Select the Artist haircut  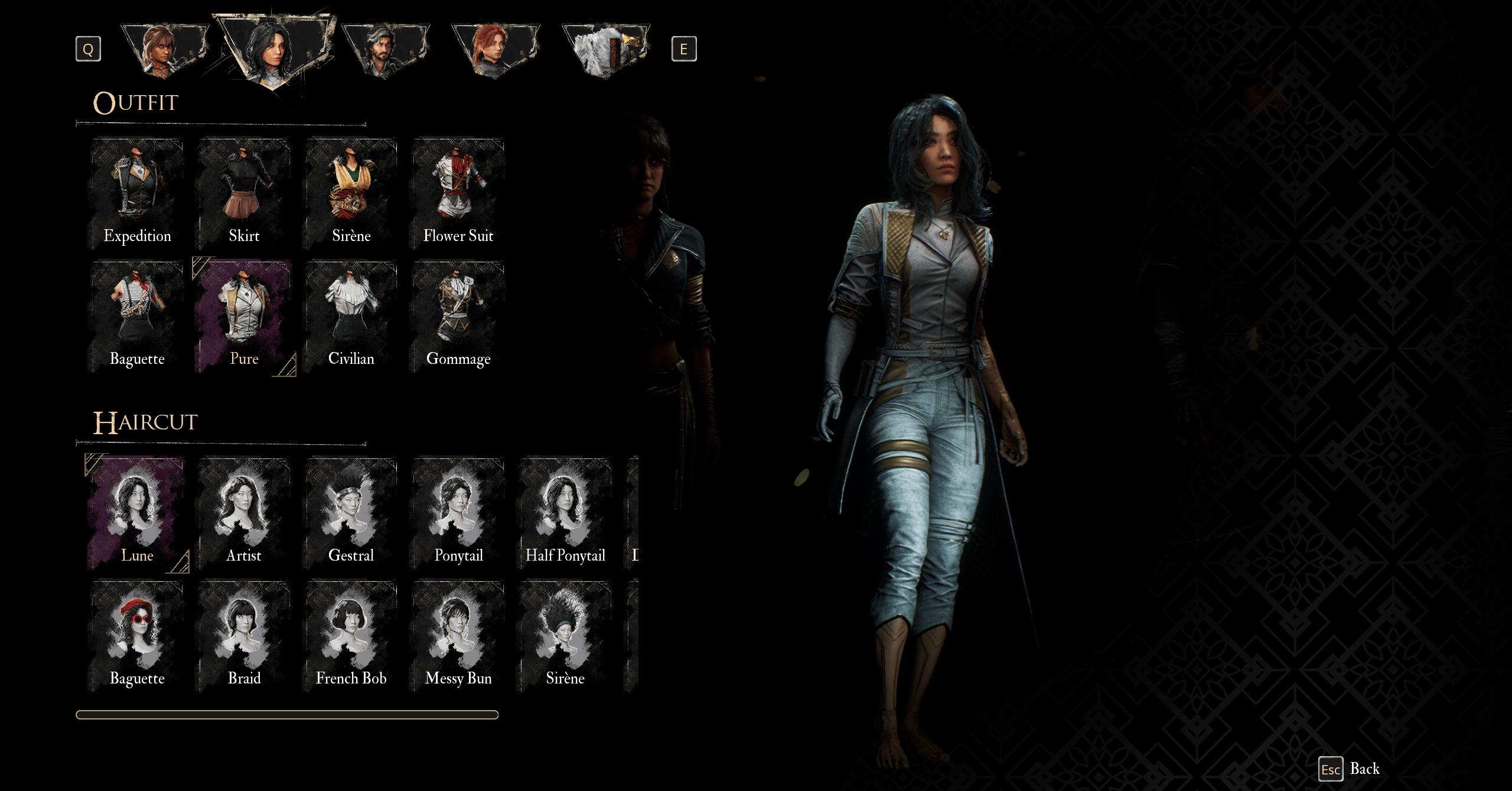tap(244, 513)
